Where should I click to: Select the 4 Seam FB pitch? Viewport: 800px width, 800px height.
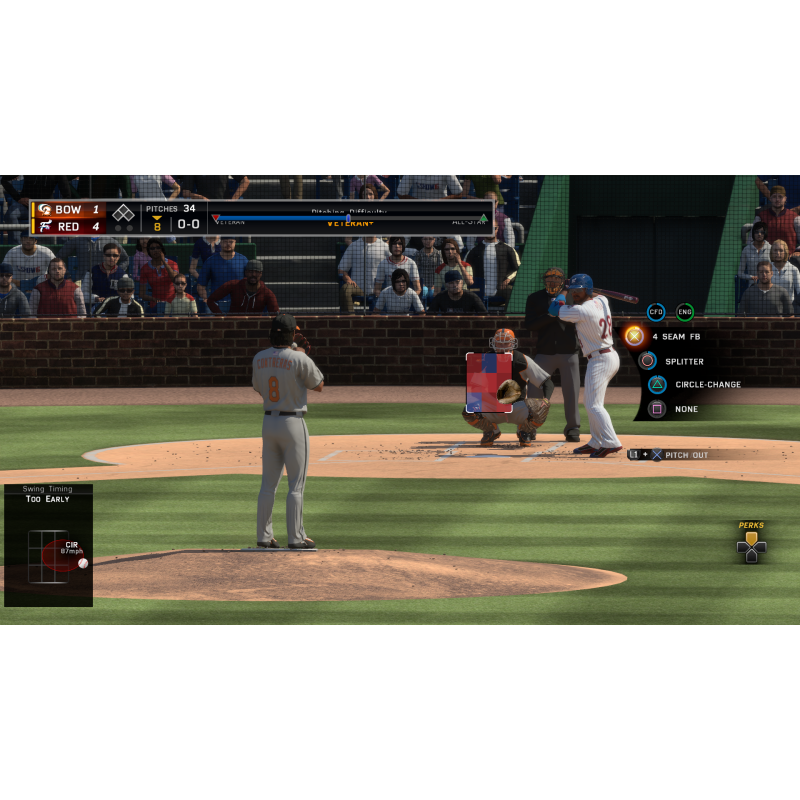tap(634, 336)
